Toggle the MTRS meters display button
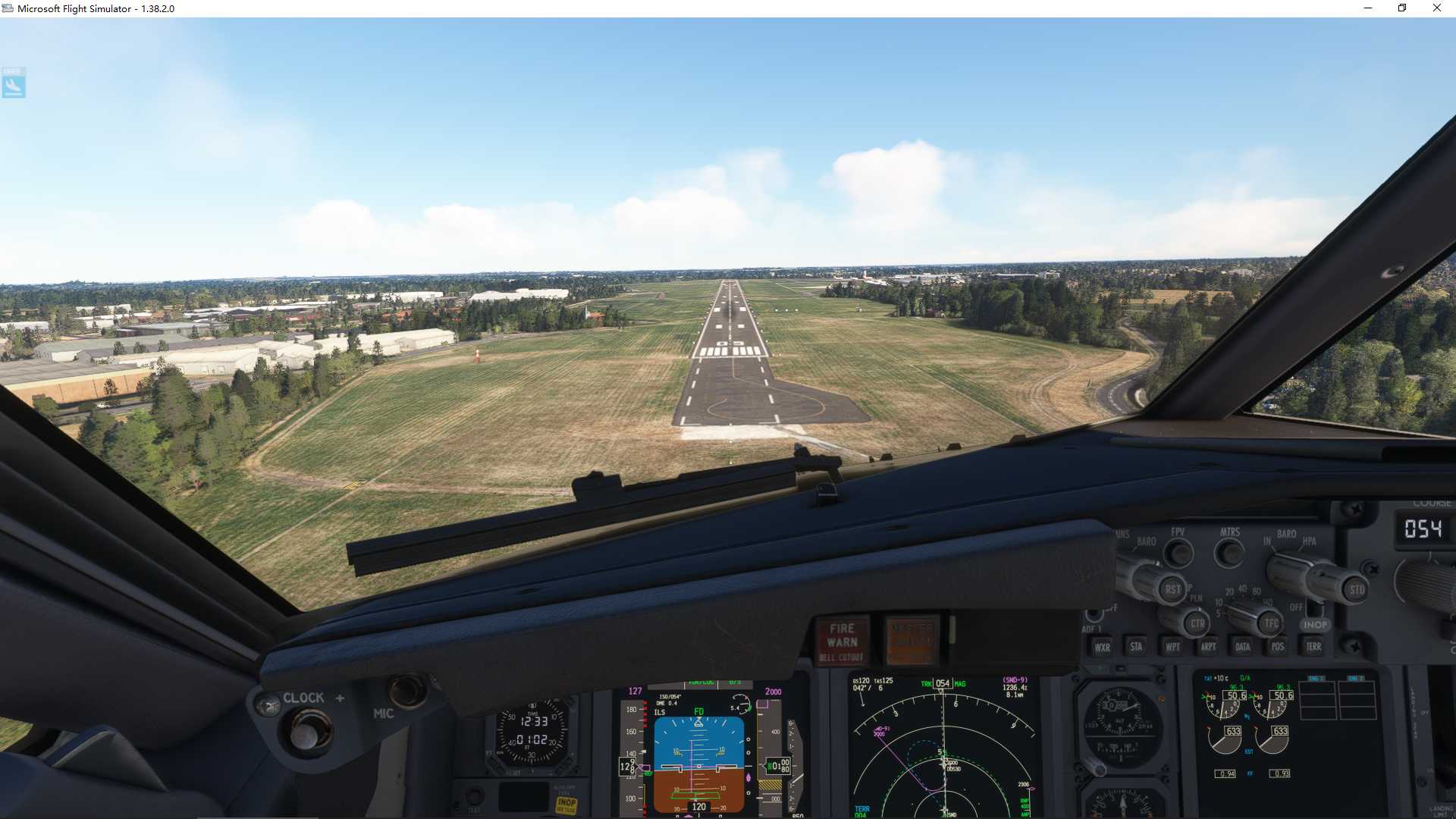Image resolution: width=1456 pixels, height=819 pixels. tap(1230, 552)
